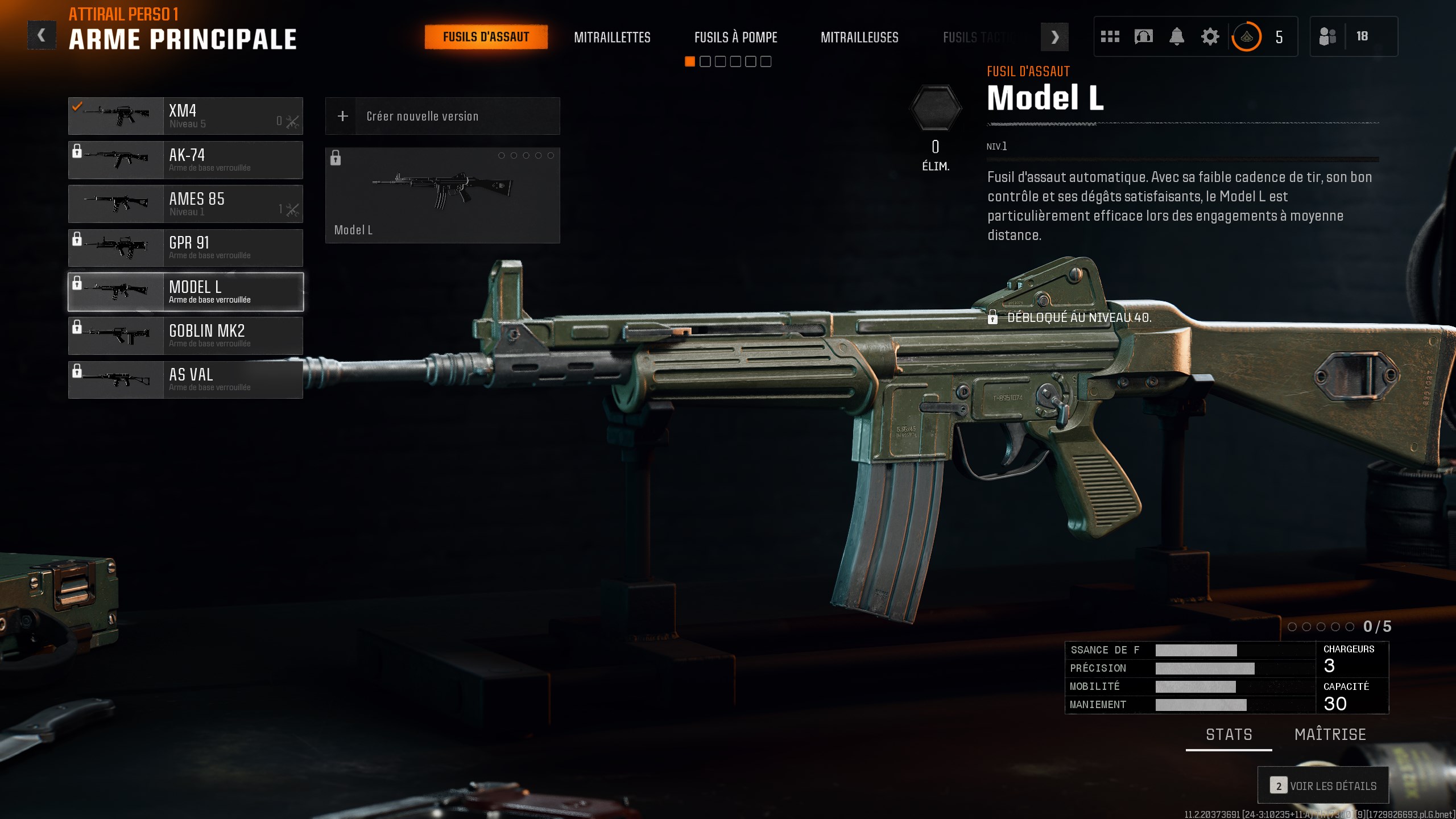Check notifications via the bell icon

click(1177, 36)
